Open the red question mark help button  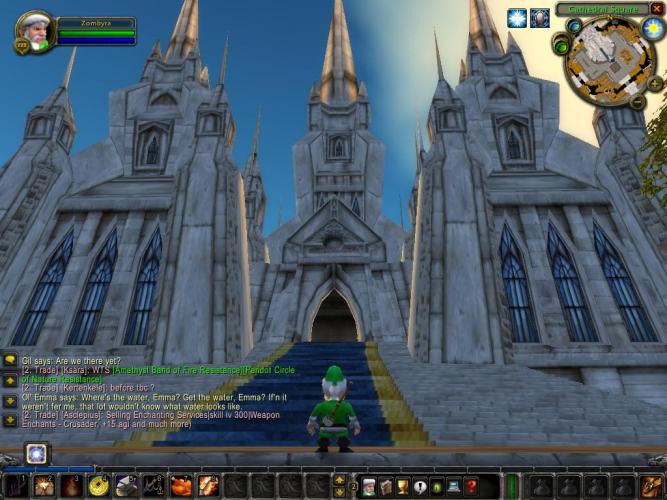tap(472, 486)
